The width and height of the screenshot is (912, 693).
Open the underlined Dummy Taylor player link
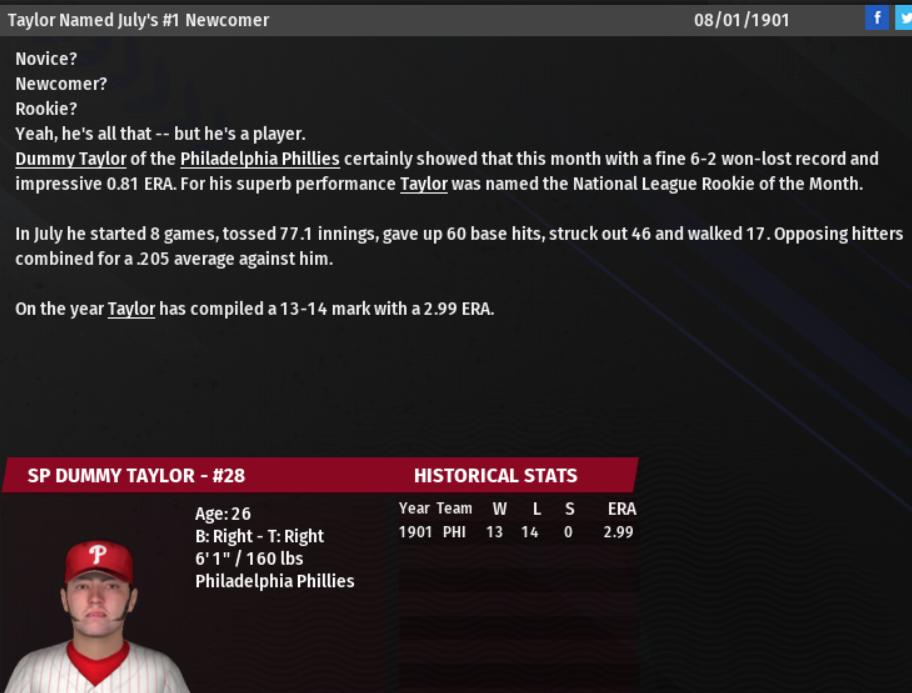(x=70, y=159)
